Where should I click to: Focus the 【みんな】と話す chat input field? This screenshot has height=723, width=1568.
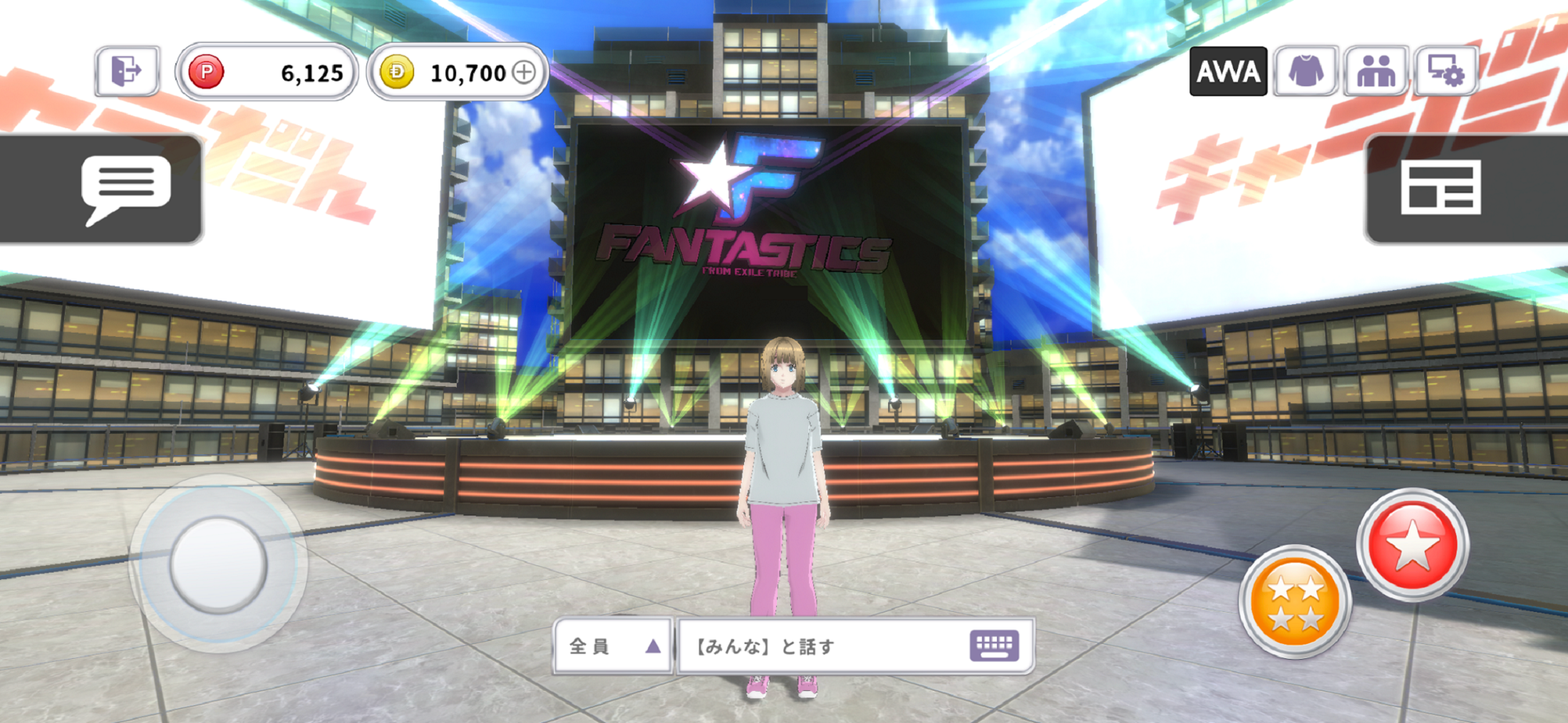[x=820, y=646]
